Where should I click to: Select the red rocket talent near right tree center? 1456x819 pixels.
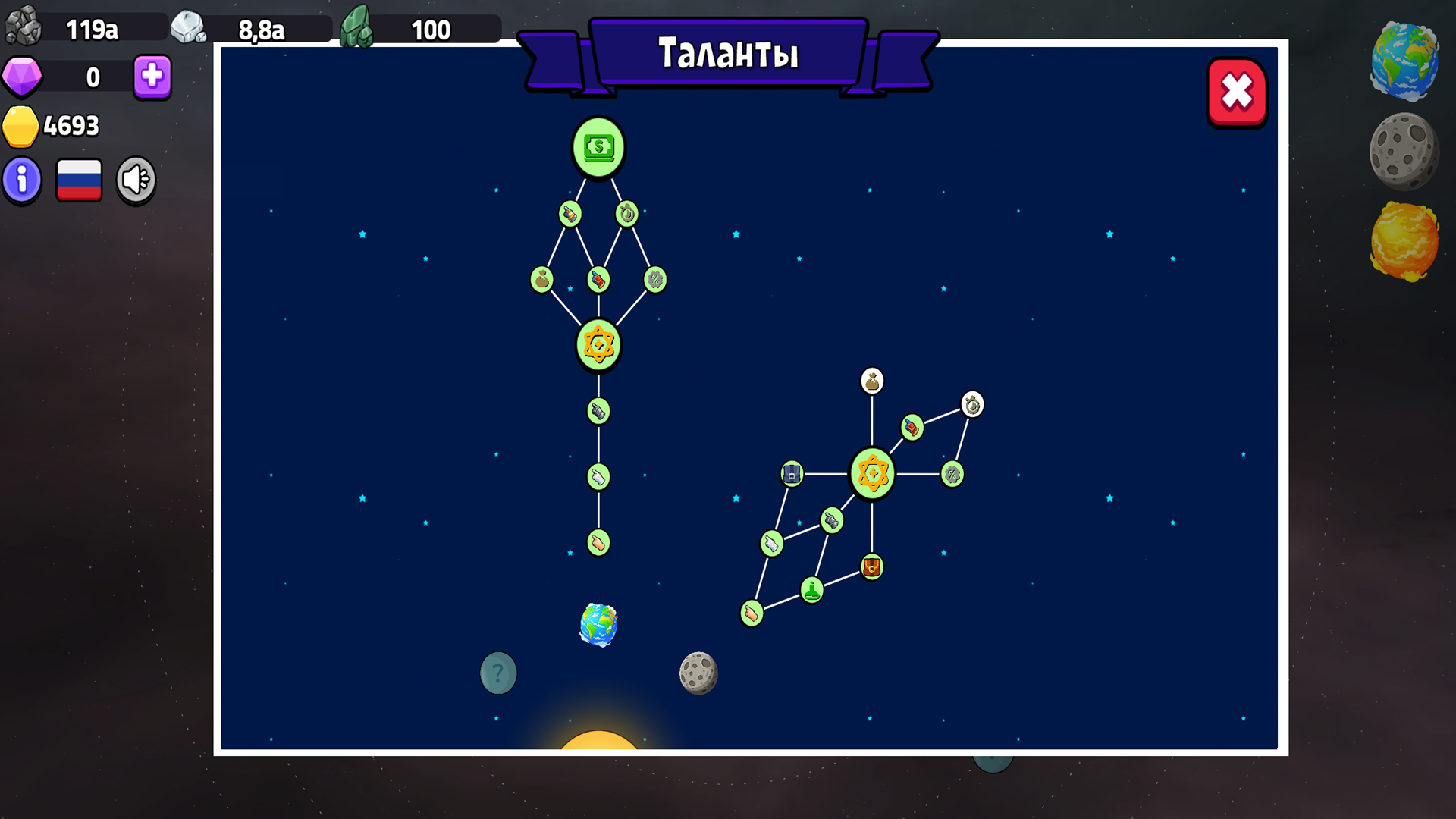point(912,427)
